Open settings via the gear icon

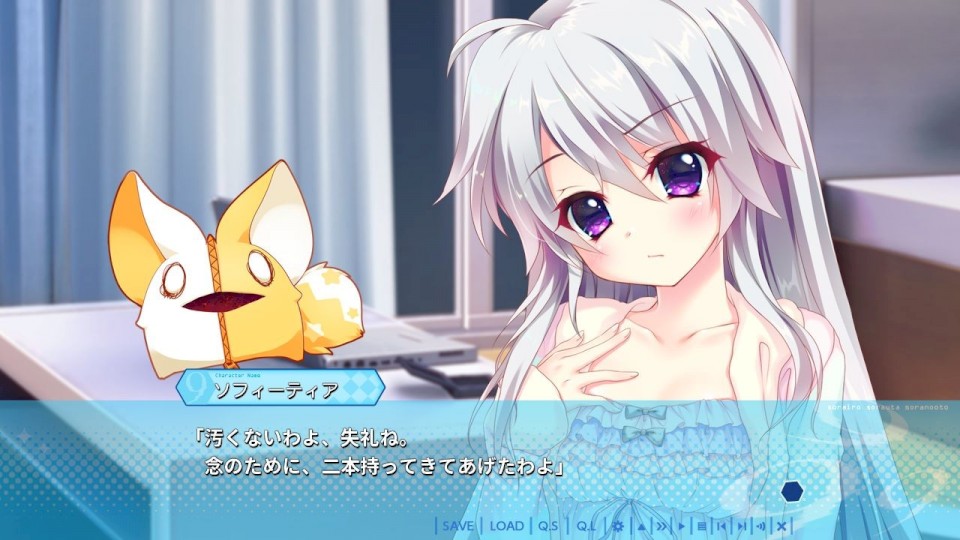click(617, 526)
